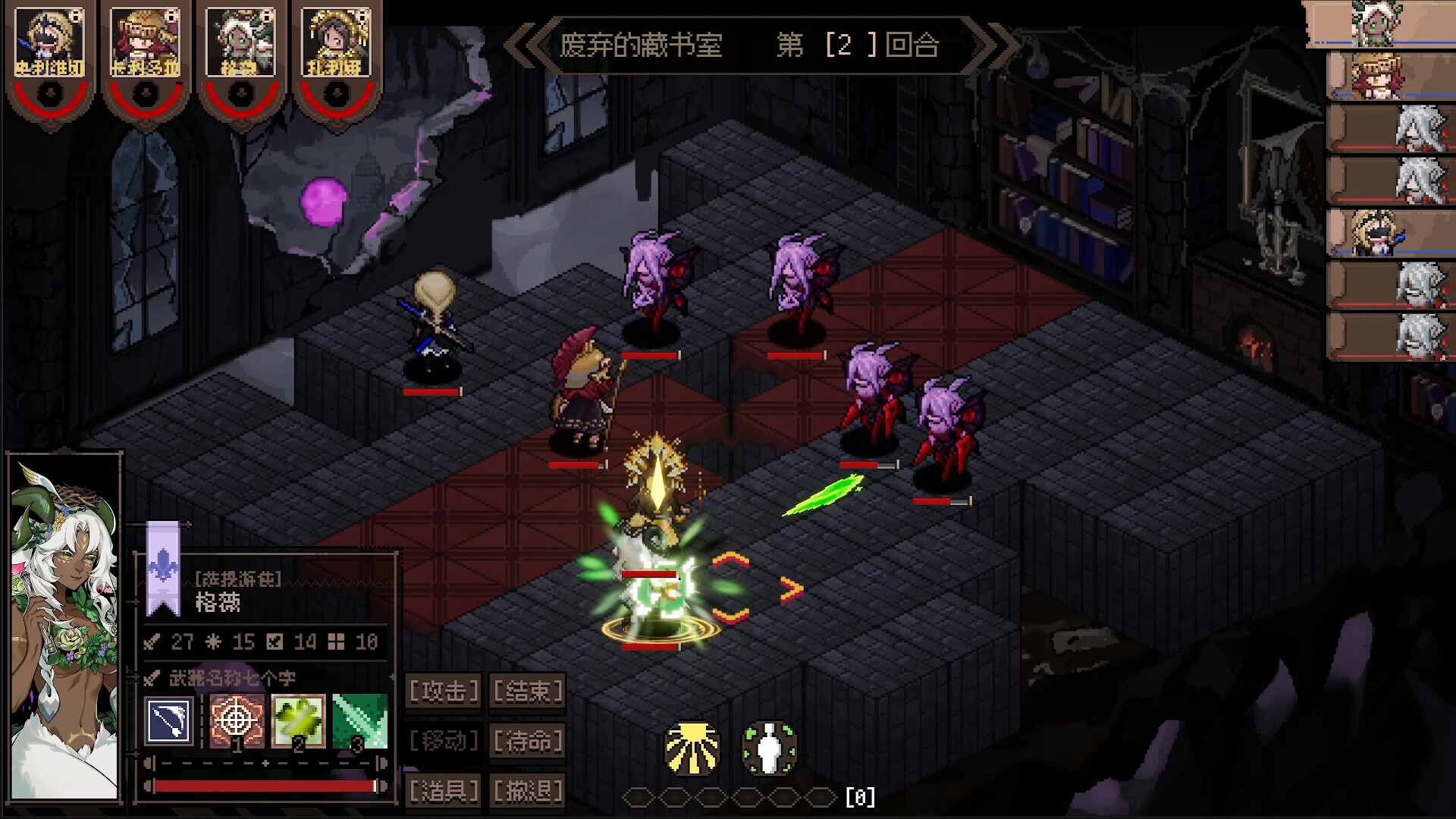Select 格薇's party portrait in the top bar

[x=241, y=44]
